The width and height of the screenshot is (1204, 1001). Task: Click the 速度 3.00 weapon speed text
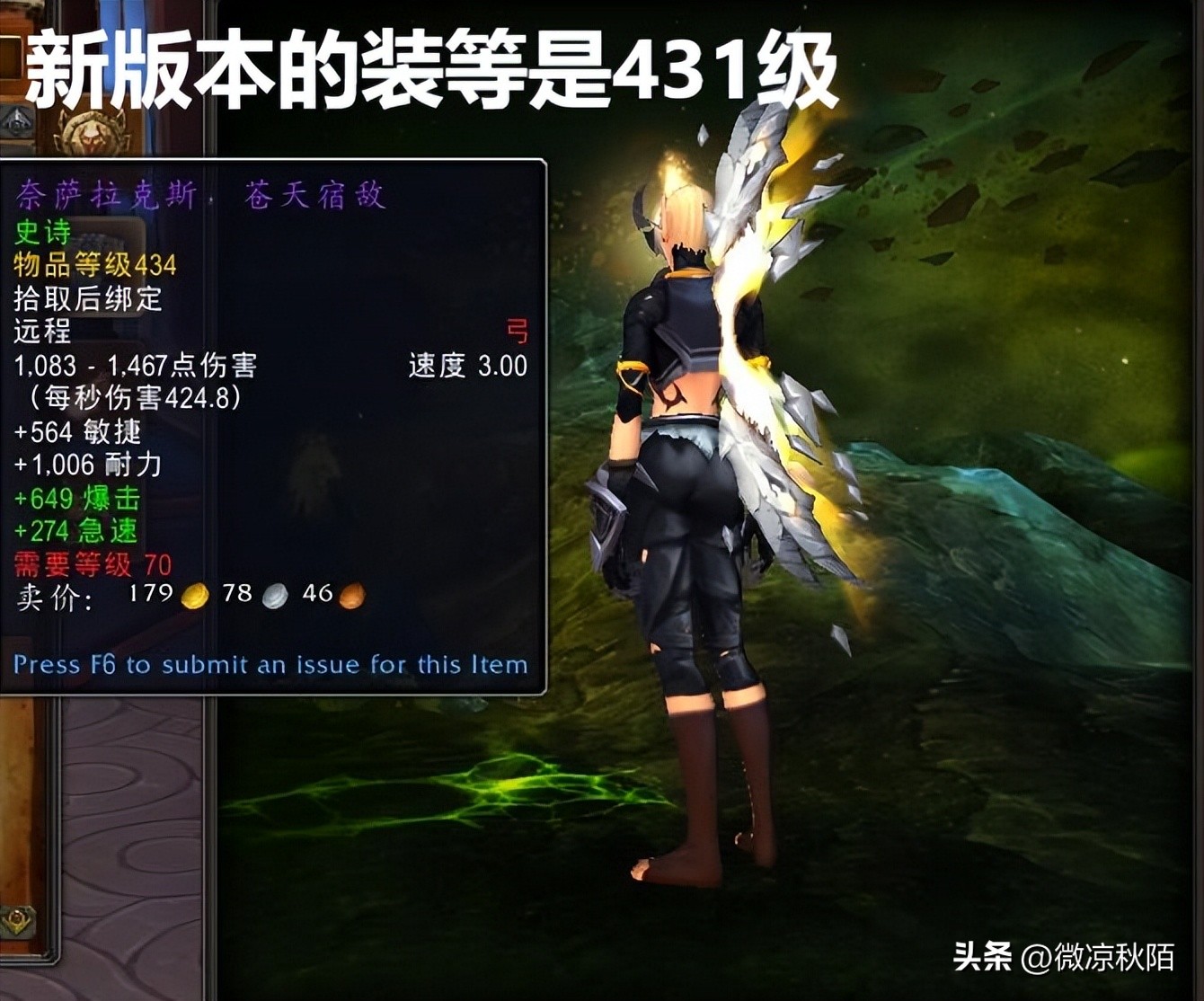pyautogui.click(x=467, y=367)
